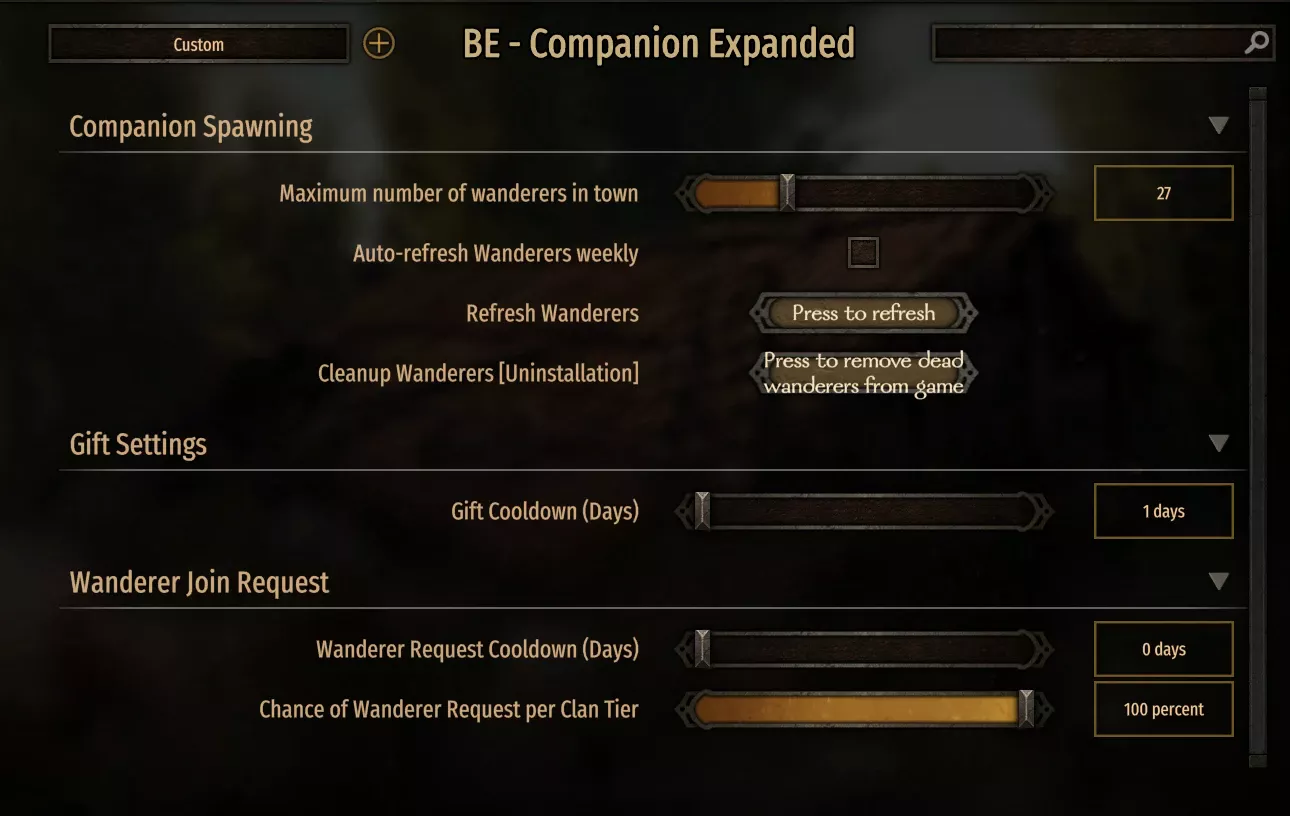1290x816 pixels.
Task: Click the 100 percent value box
Action: (1163, 709)
